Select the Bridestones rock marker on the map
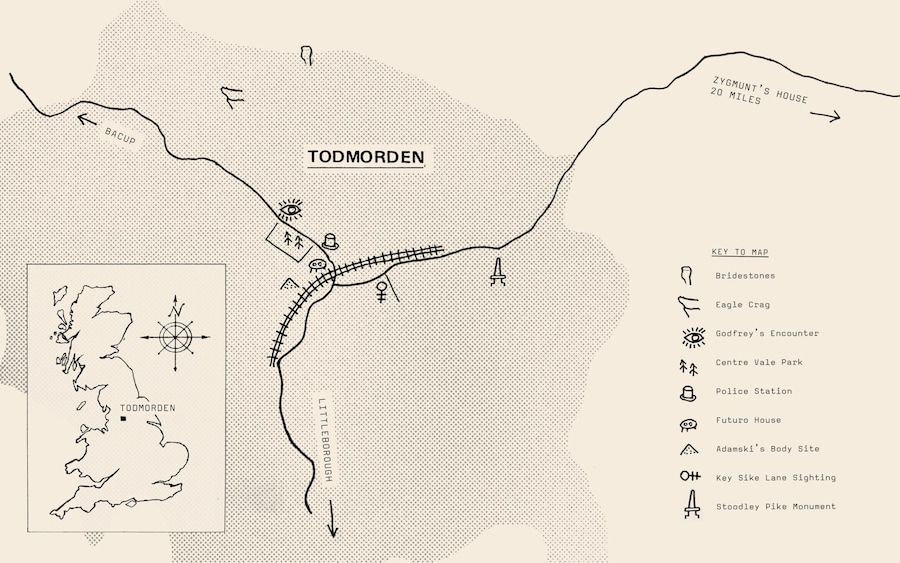 coord(307,55)
